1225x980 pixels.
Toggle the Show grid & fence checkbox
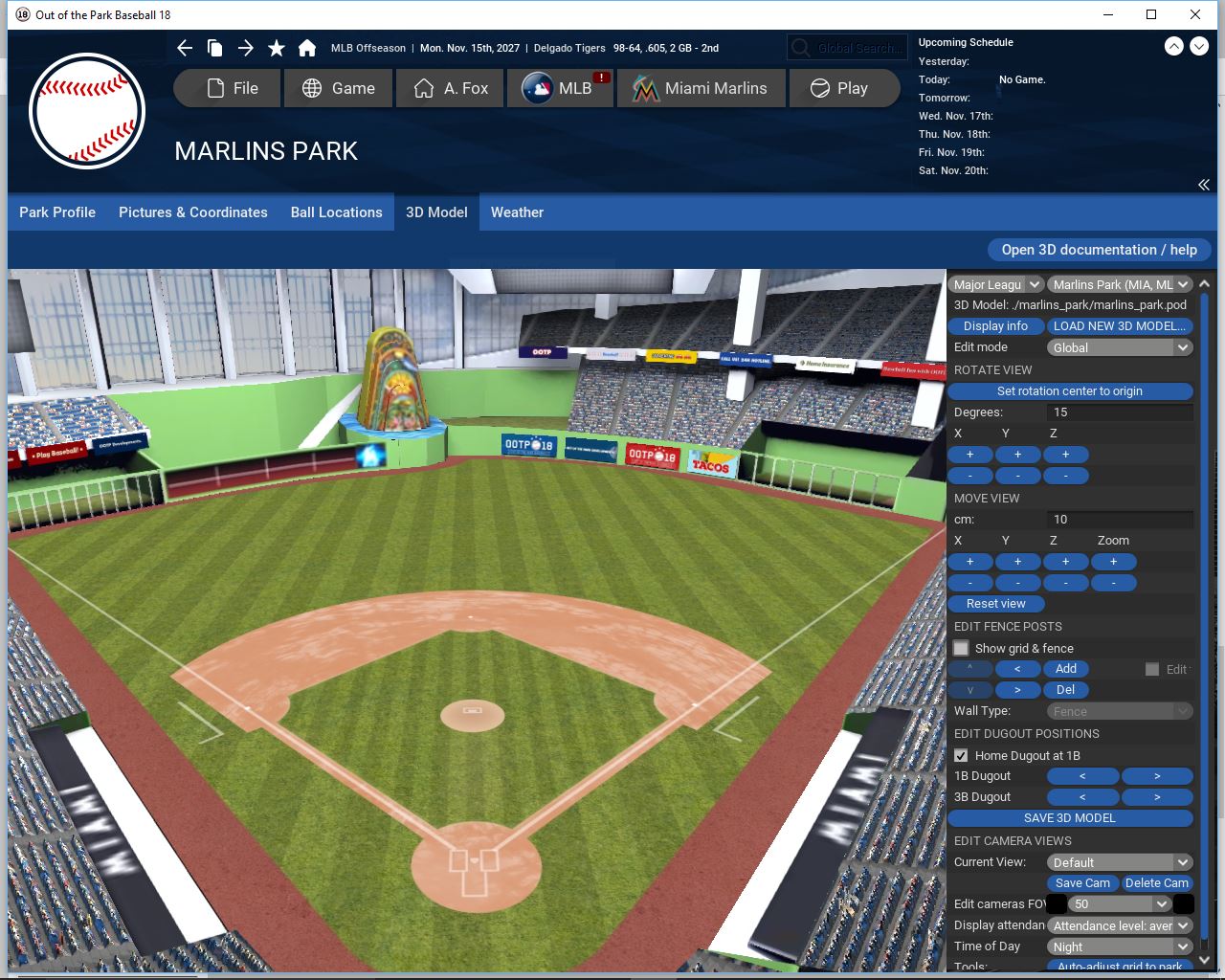click(x=962, y=649)
